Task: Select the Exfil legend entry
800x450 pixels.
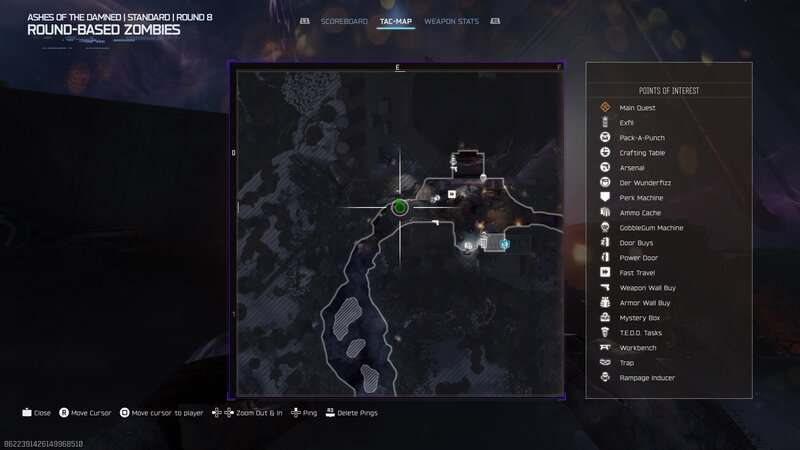Action: (627, 123)
